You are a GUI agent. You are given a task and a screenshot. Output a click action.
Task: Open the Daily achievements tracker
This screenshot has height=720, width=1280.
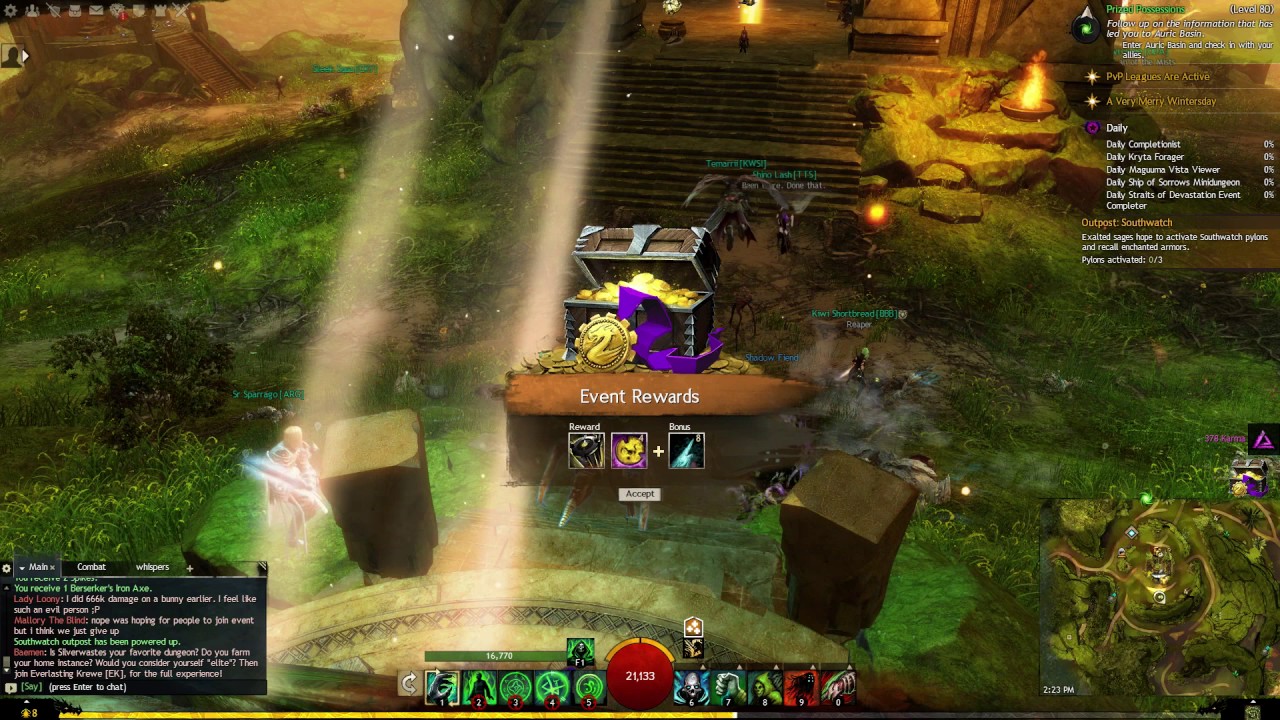tap(1116, 128)
